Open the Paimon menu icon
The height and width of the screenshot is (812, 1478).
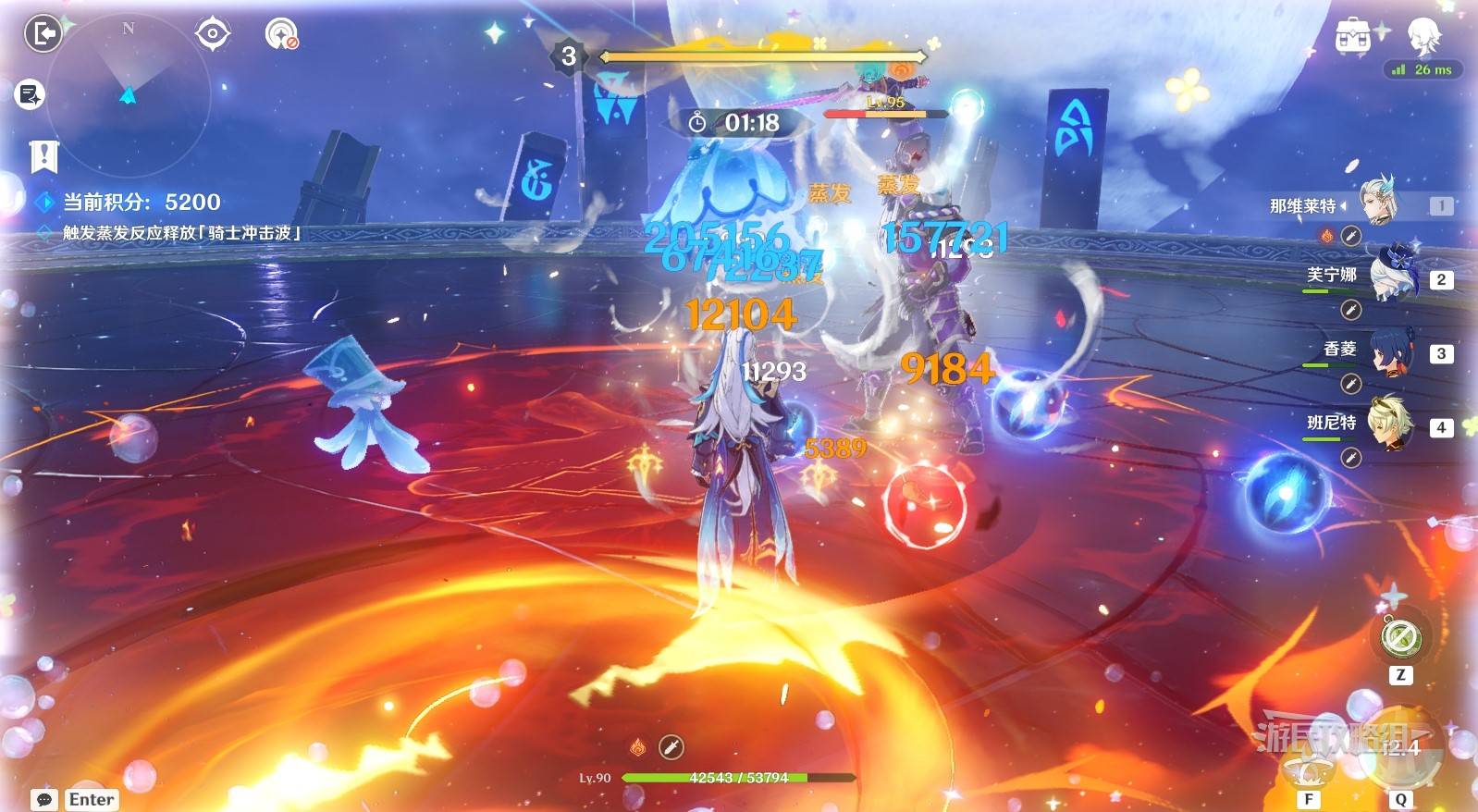pyautogui.click(x=1423, y=36)
